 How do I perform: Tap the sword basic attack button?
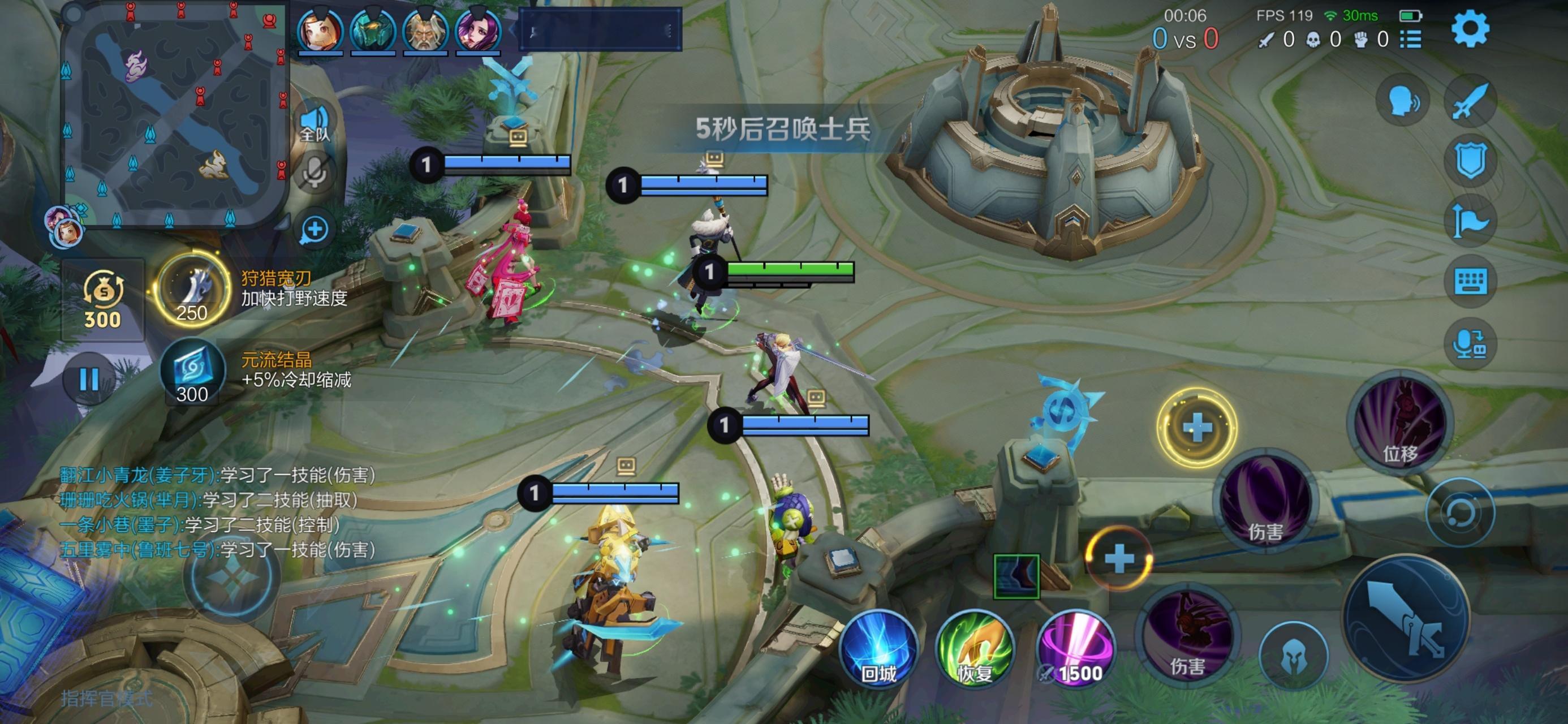click(x=1407, y=618)
